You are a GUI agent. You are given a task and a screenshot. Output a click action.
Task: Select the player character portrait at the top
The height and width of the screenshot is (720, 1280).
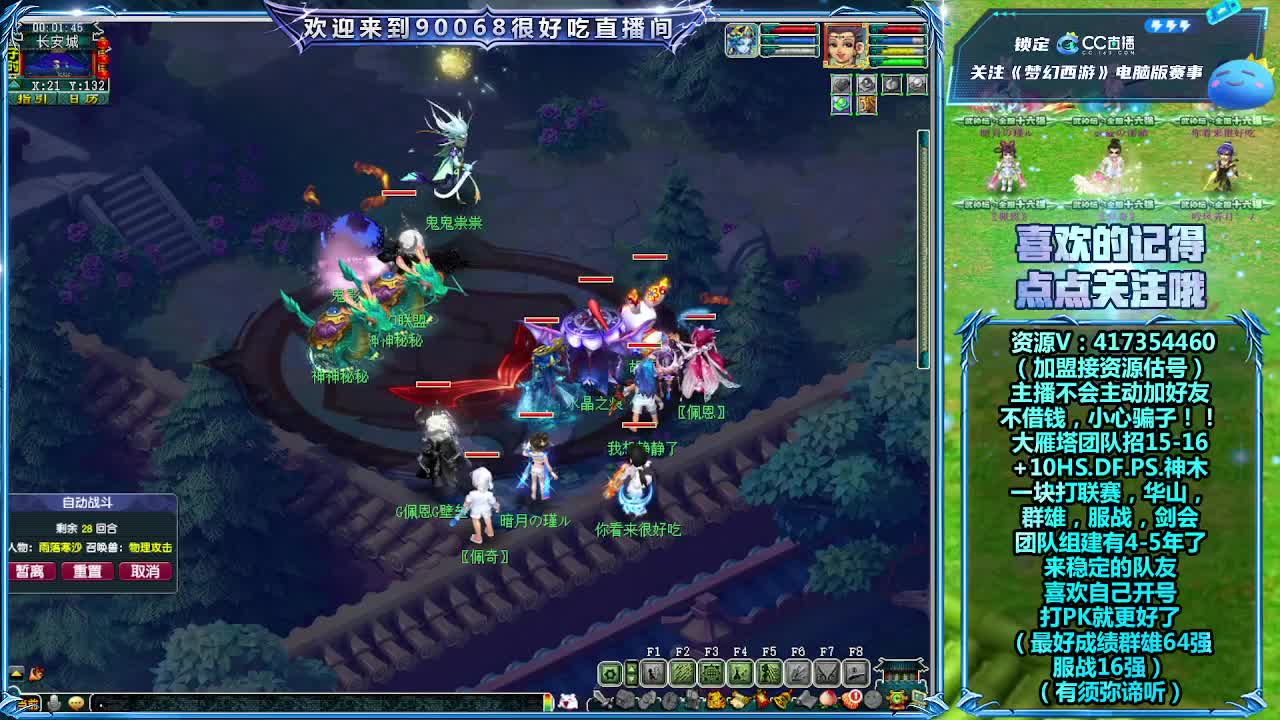coord(844,46)
